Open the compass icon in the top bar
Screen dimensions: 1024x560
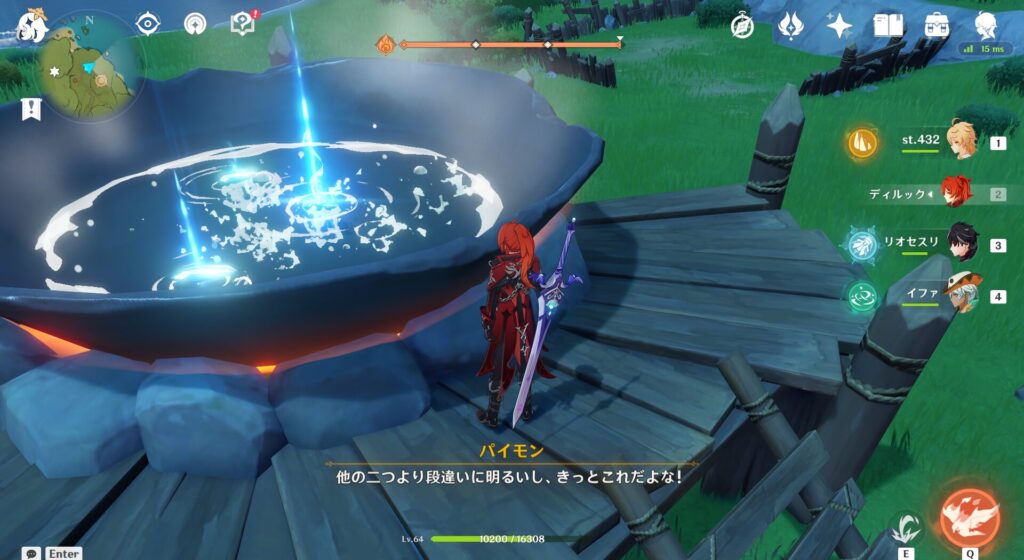coord(741,26)
